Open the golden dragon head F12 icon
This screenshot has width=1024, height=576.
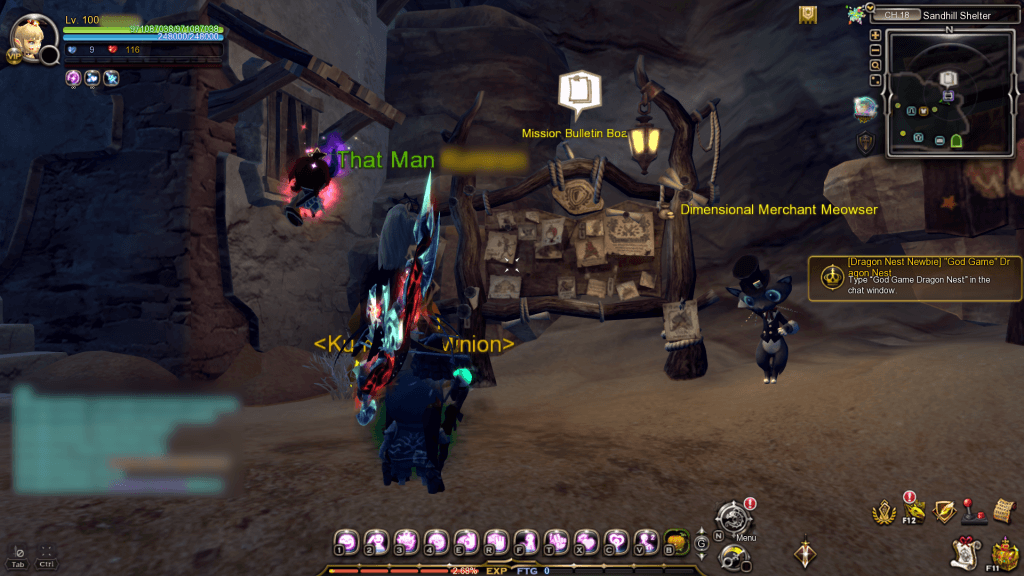914,512
